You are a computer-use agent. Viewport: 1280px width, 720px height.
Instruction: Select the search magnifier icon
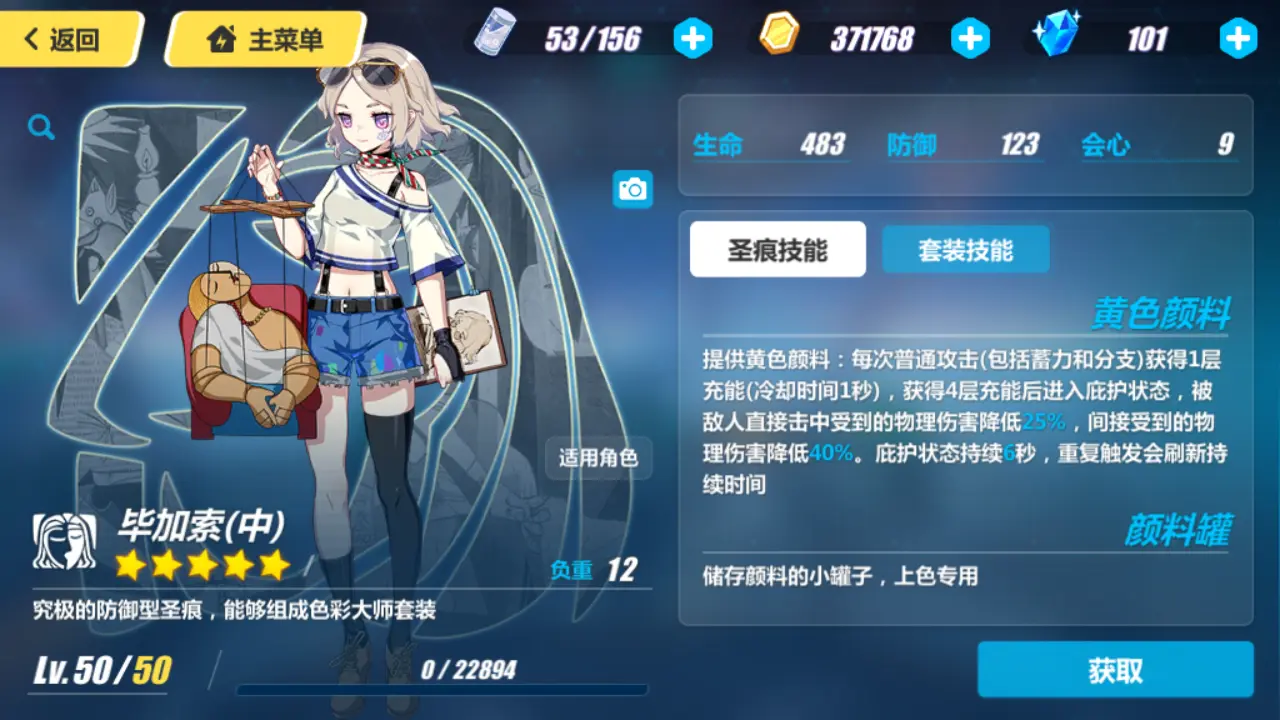click(x=40, y=127)
